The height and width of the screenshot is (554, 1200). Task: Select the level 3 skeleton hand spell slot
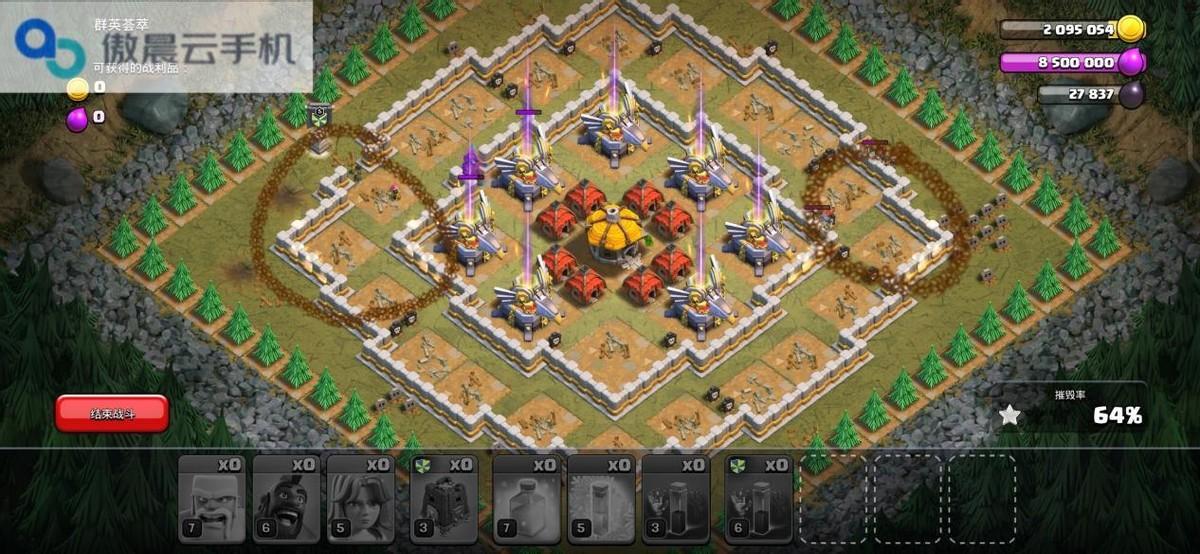(675, 499)
